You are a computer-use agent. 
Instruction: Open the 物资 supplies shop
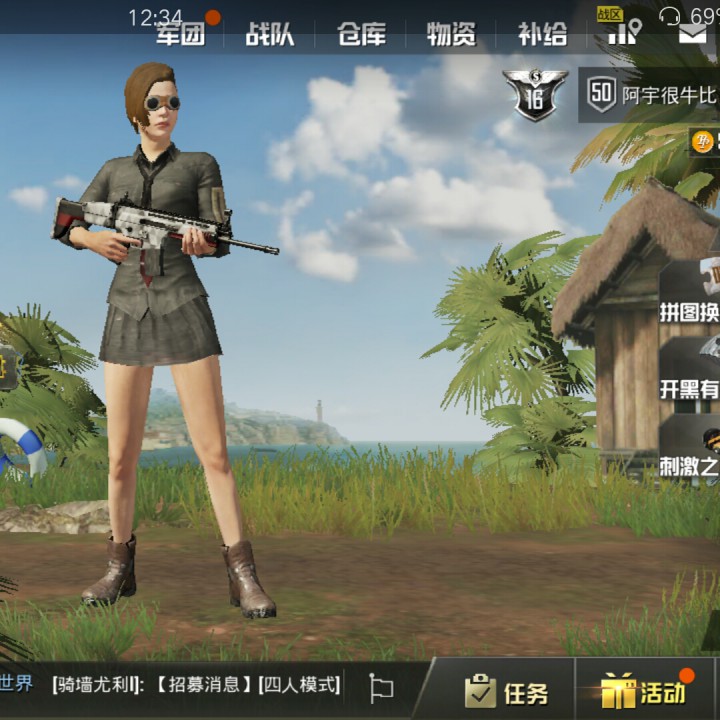(451, 35)
